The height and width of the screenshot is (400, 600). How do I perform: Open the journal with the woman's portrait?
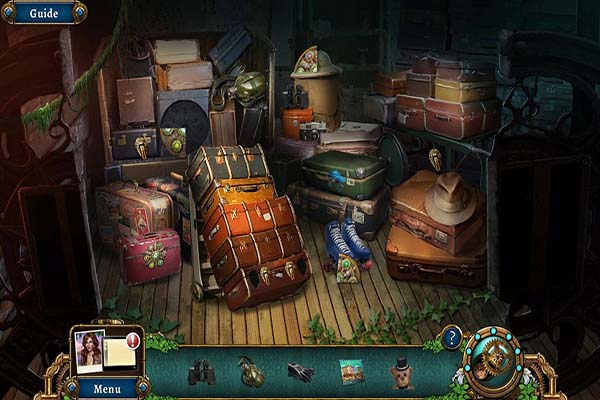[90, 350]
